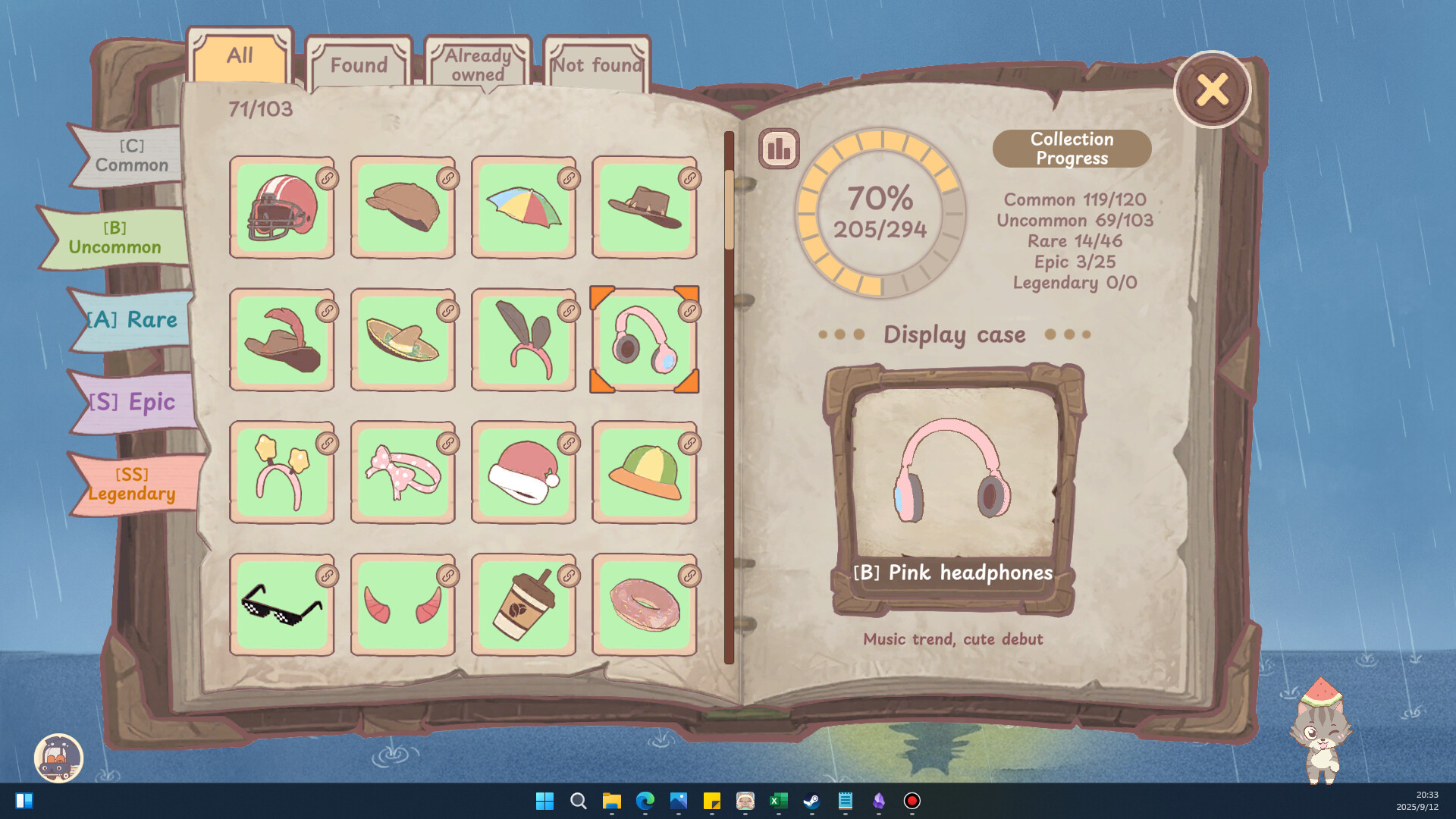This screenshot has width=1456, height=819.
Task: Open Steam from the taskbar
Action: [811, 801]
